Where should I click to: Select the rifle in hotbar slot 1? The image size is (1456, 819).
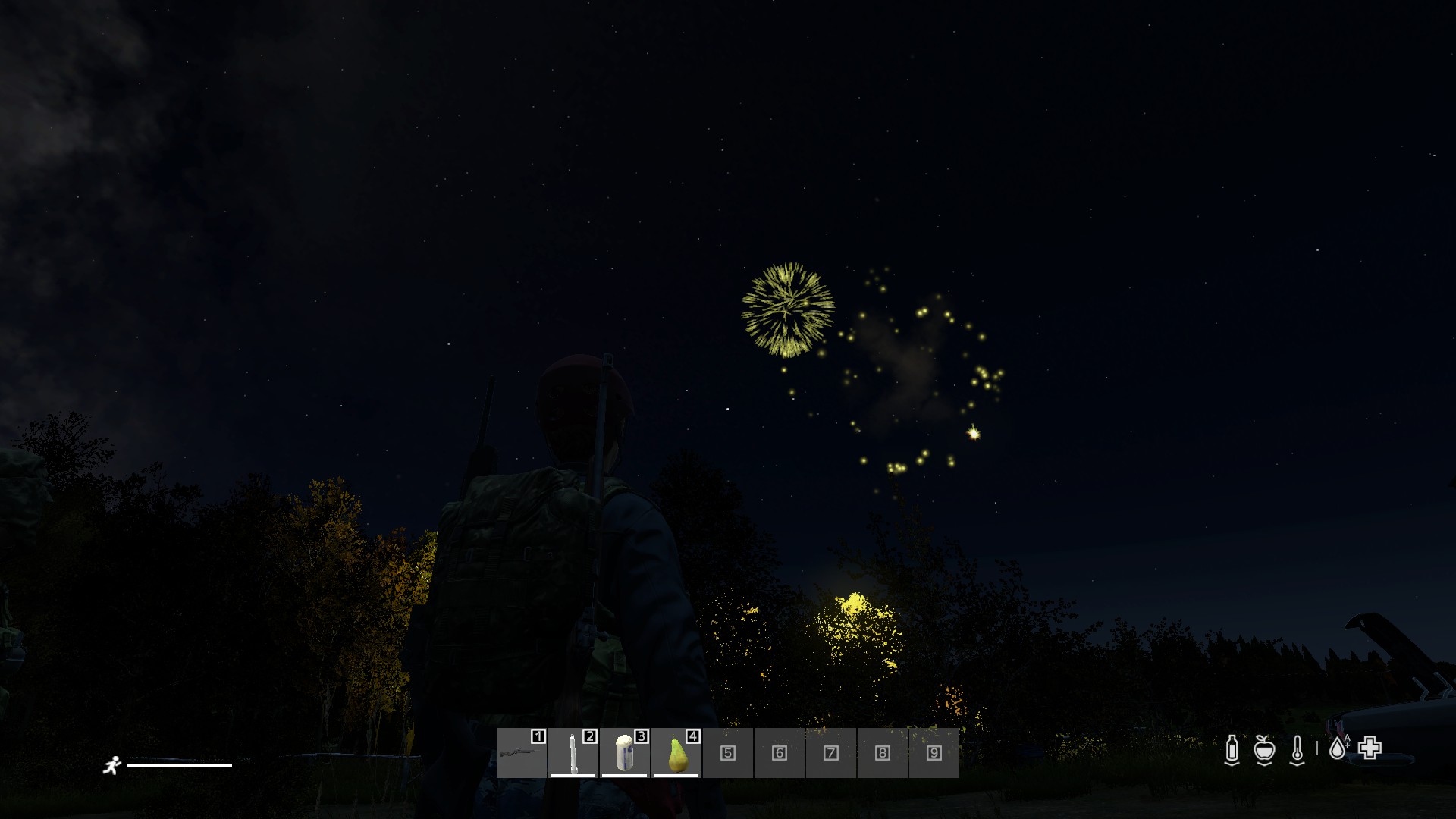click(x=522, y=753)
